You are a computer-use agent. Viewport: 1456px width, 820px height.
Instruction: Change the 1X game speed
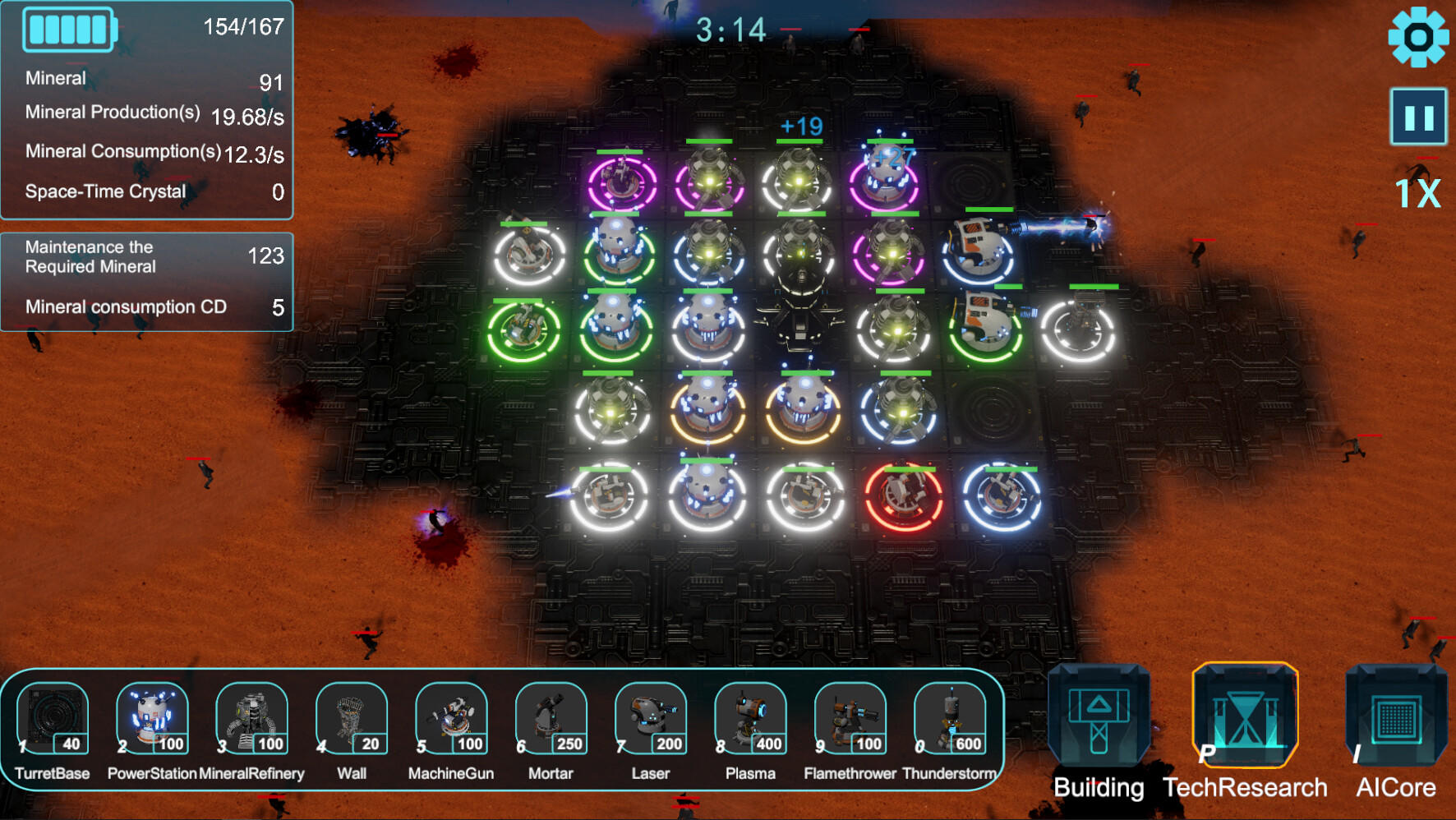point(1418,194)
